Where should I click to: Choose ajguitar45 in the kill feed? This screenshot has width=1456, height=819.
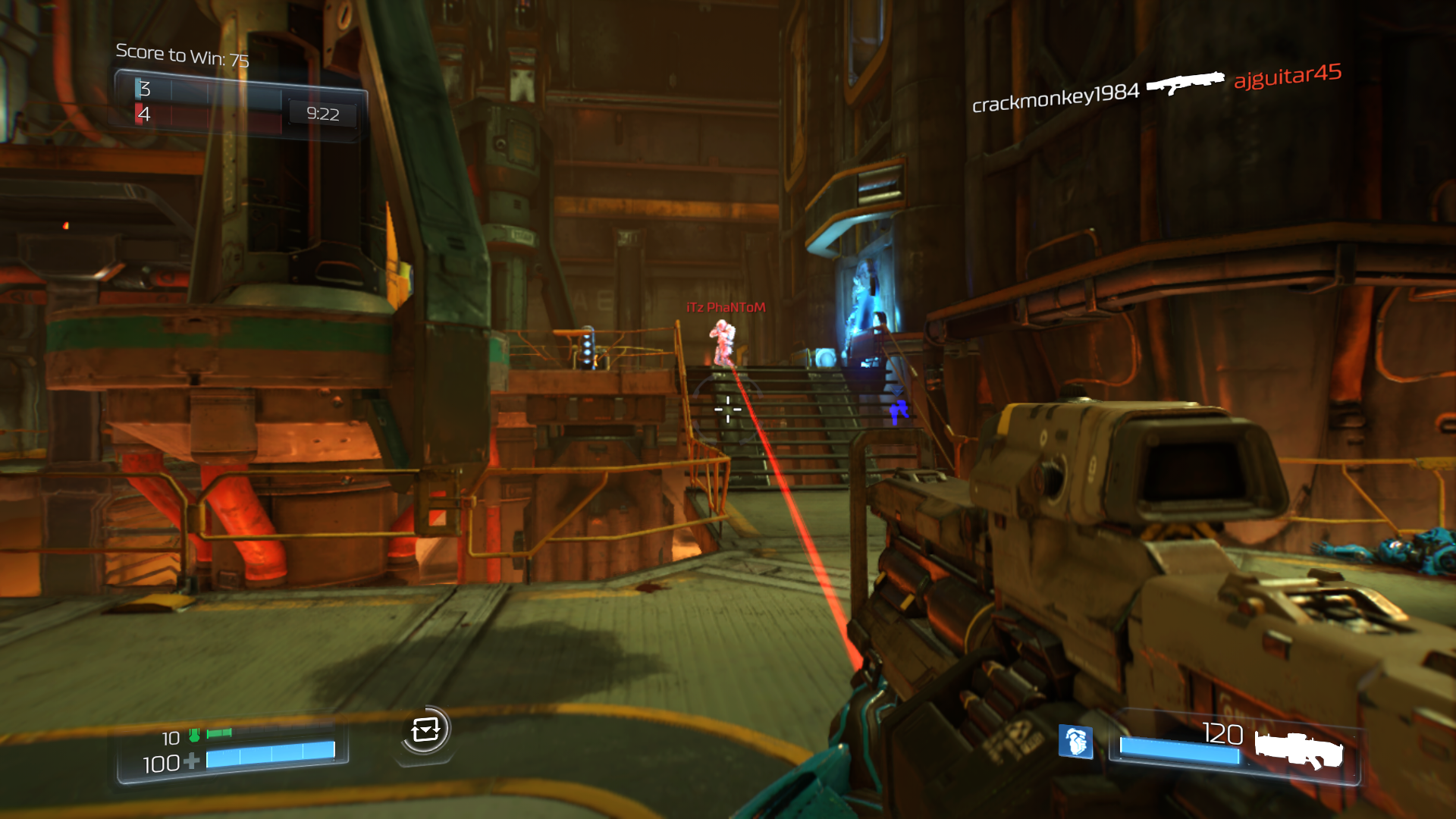1288,75
